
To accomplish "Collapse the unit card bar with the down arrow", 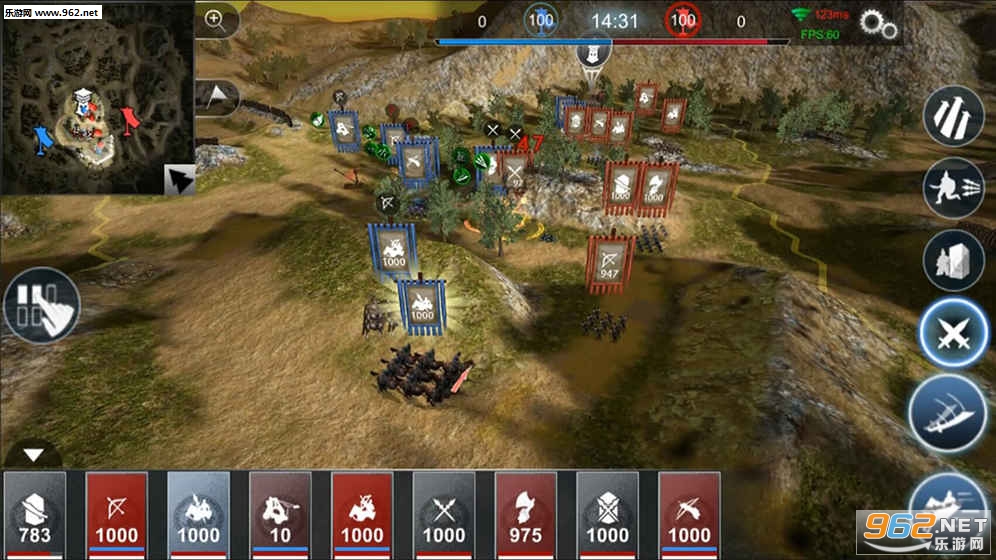I will [34, 455].
